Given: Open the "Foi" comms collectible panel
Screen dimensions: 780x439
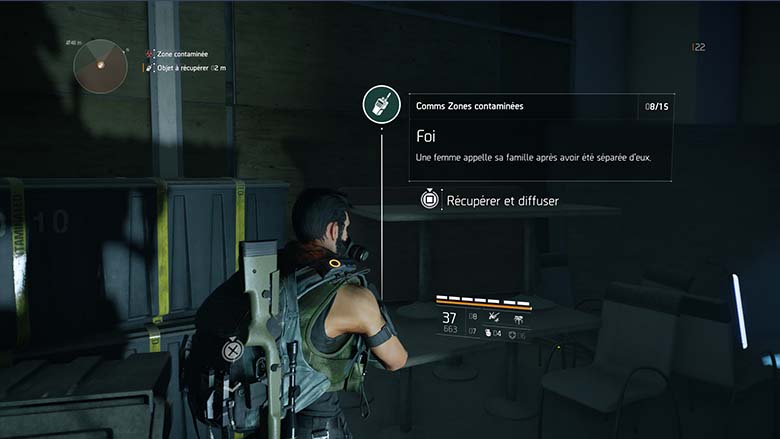Looking at the screenshot, I should coord(539,137).
